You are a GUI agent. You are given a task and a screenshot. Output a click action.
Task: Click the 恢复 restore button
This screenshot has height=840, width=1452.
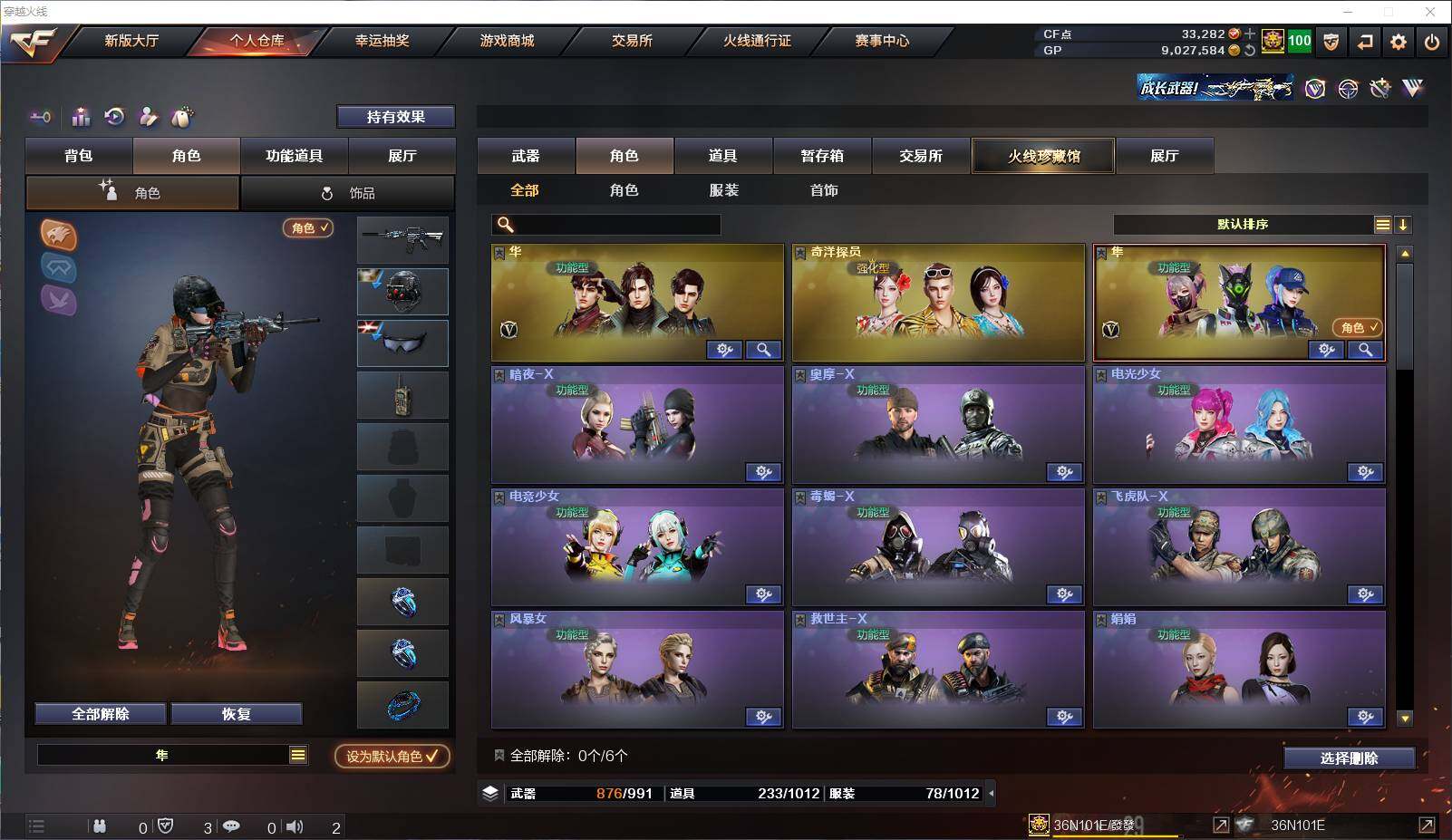[236, 714]
